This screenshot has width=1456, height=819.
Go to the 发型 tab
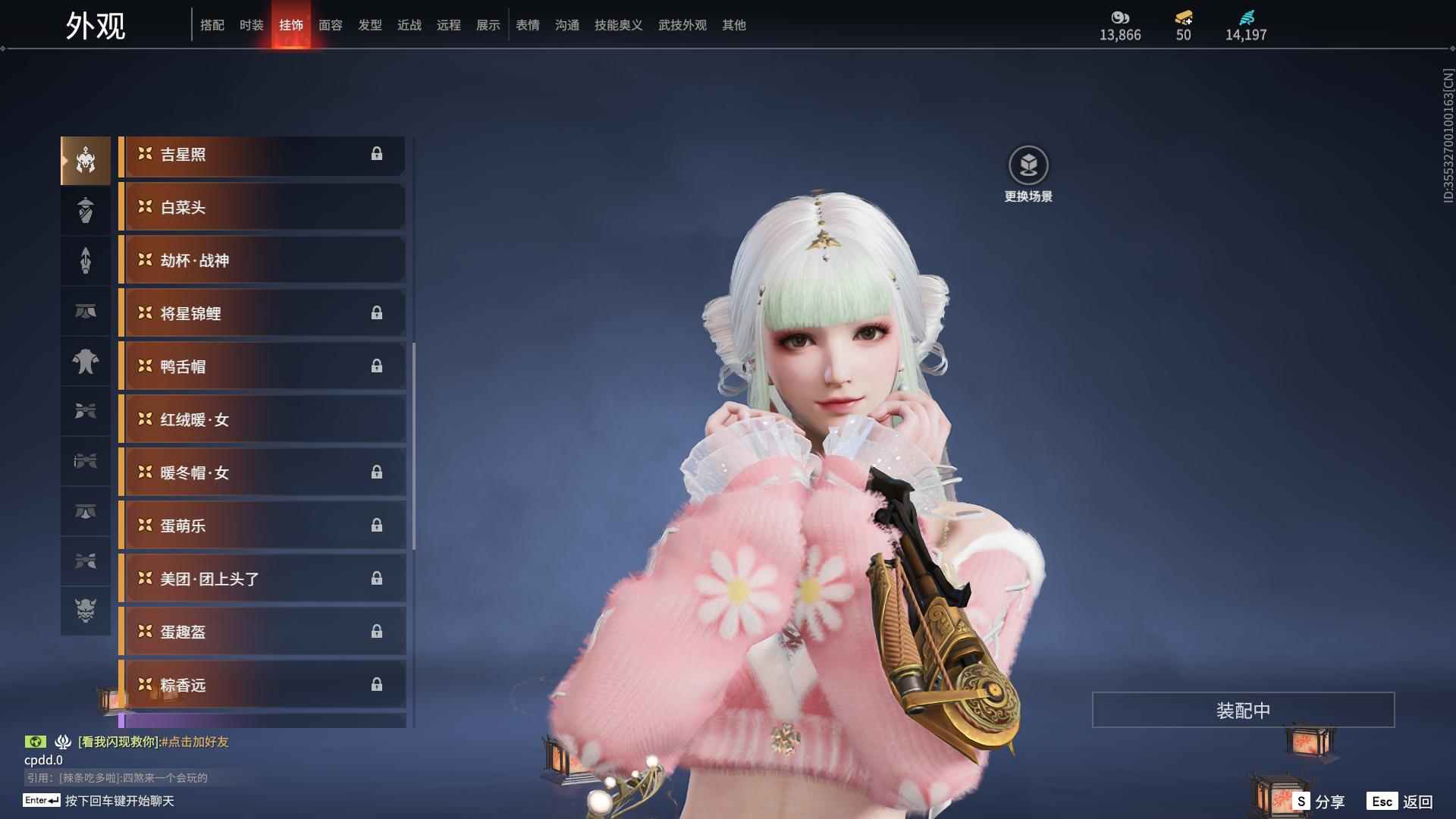tap(369, 25)
